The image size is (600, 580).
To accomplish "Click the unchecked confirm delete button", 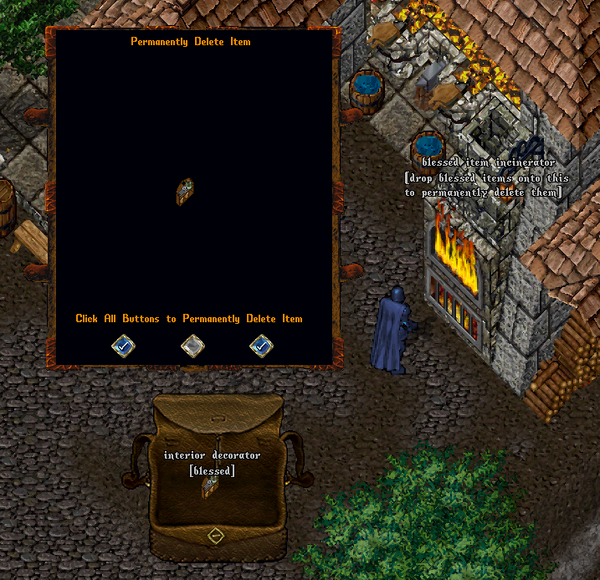I will tap(192, 346).
